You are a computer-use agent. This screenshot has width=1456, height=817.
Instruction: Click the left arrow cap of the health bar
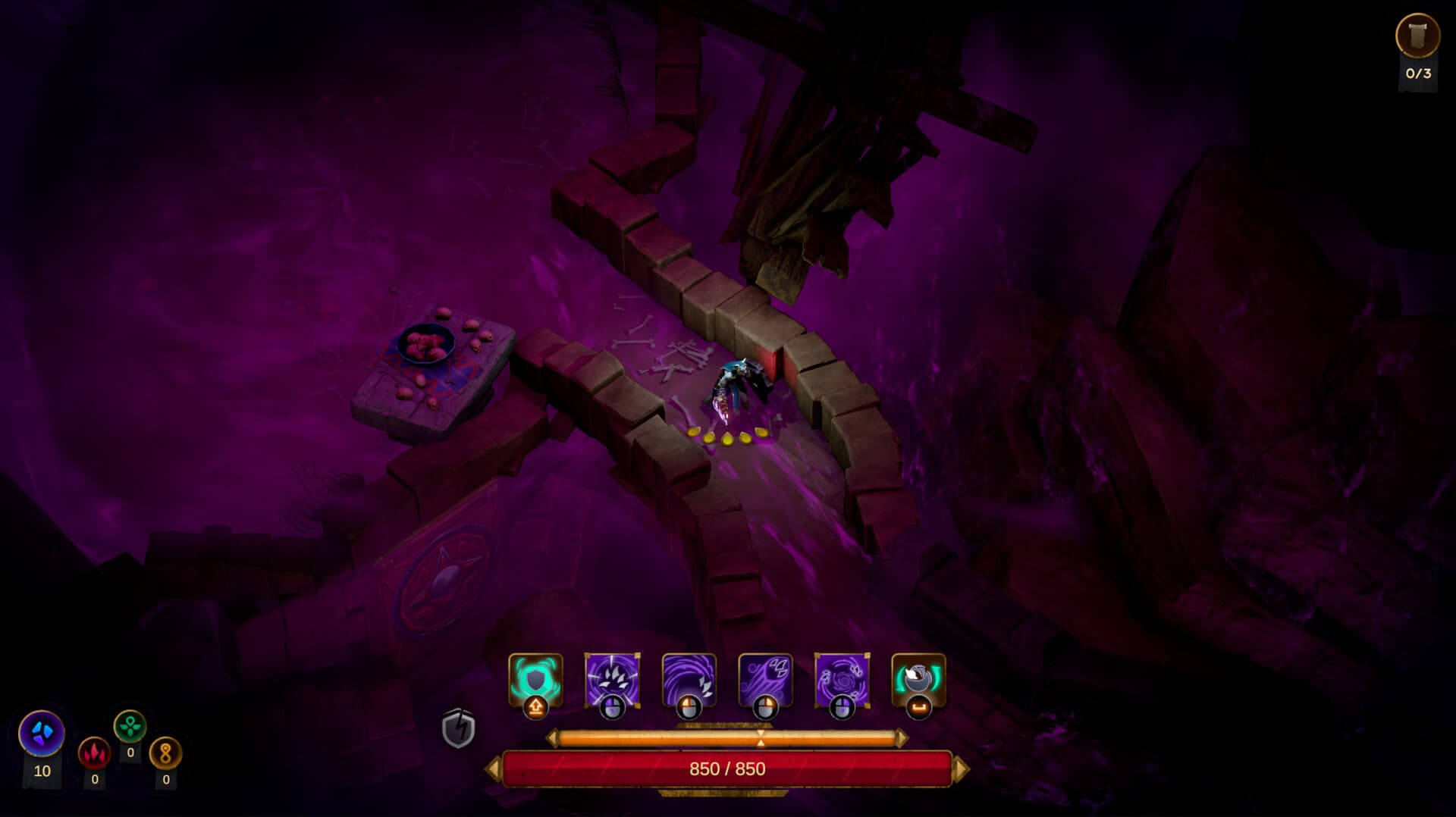coord(495,768)
